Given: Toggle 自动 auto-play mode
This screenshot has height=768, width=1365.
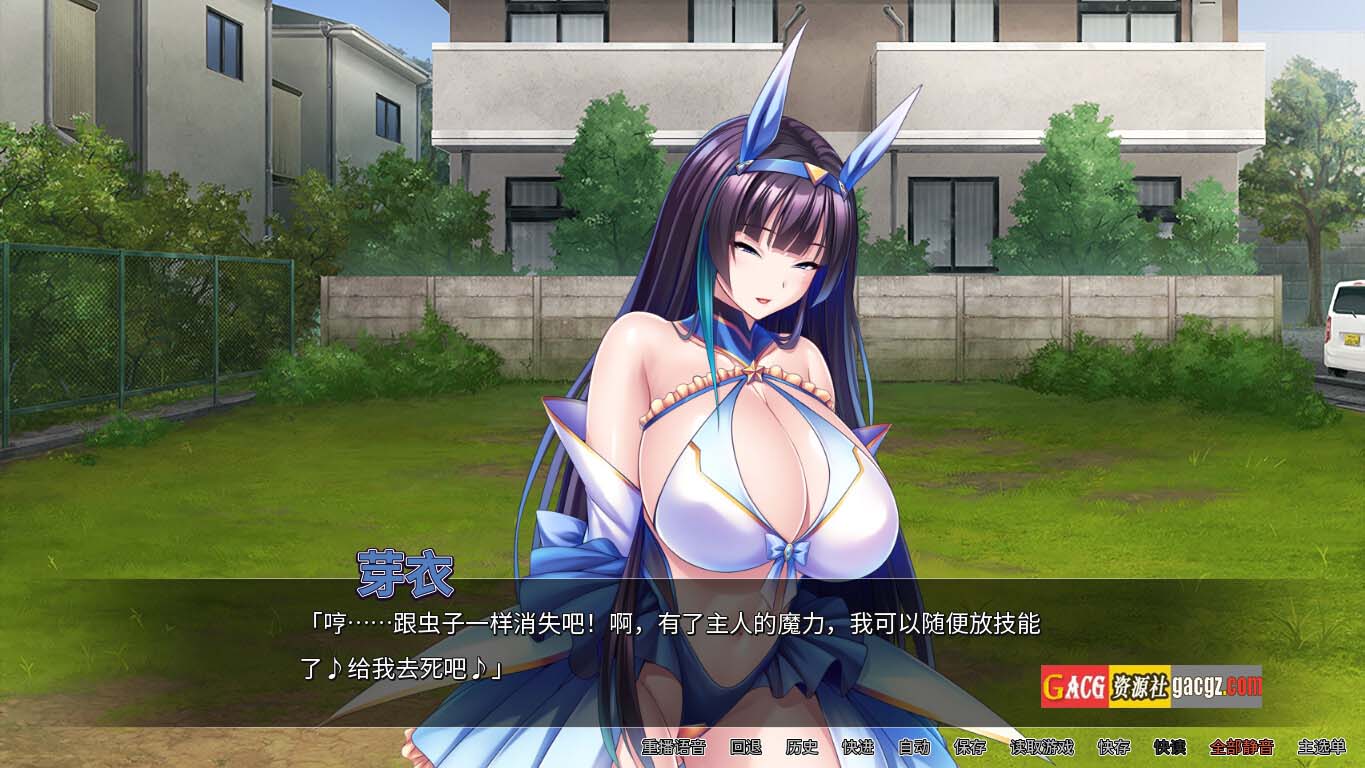Looking at the screenshot, I should pos(914,747).
